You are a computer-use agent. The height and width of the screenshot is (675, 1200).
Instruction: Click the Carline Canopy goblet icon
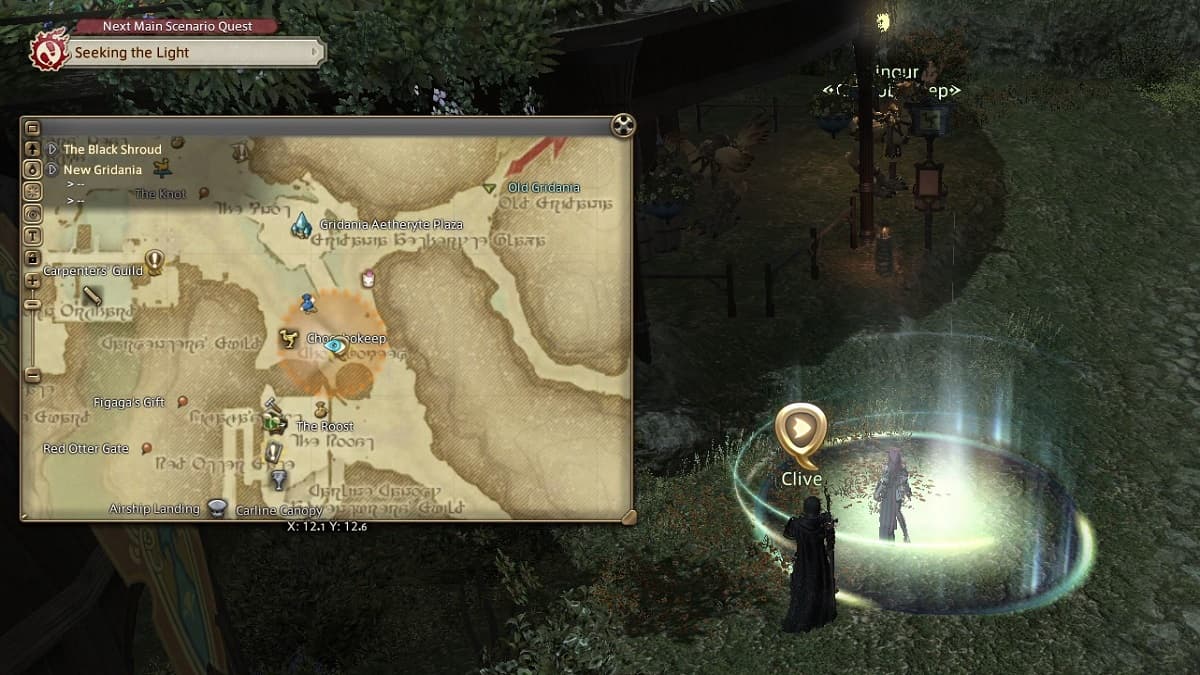(x=279, y=480)
